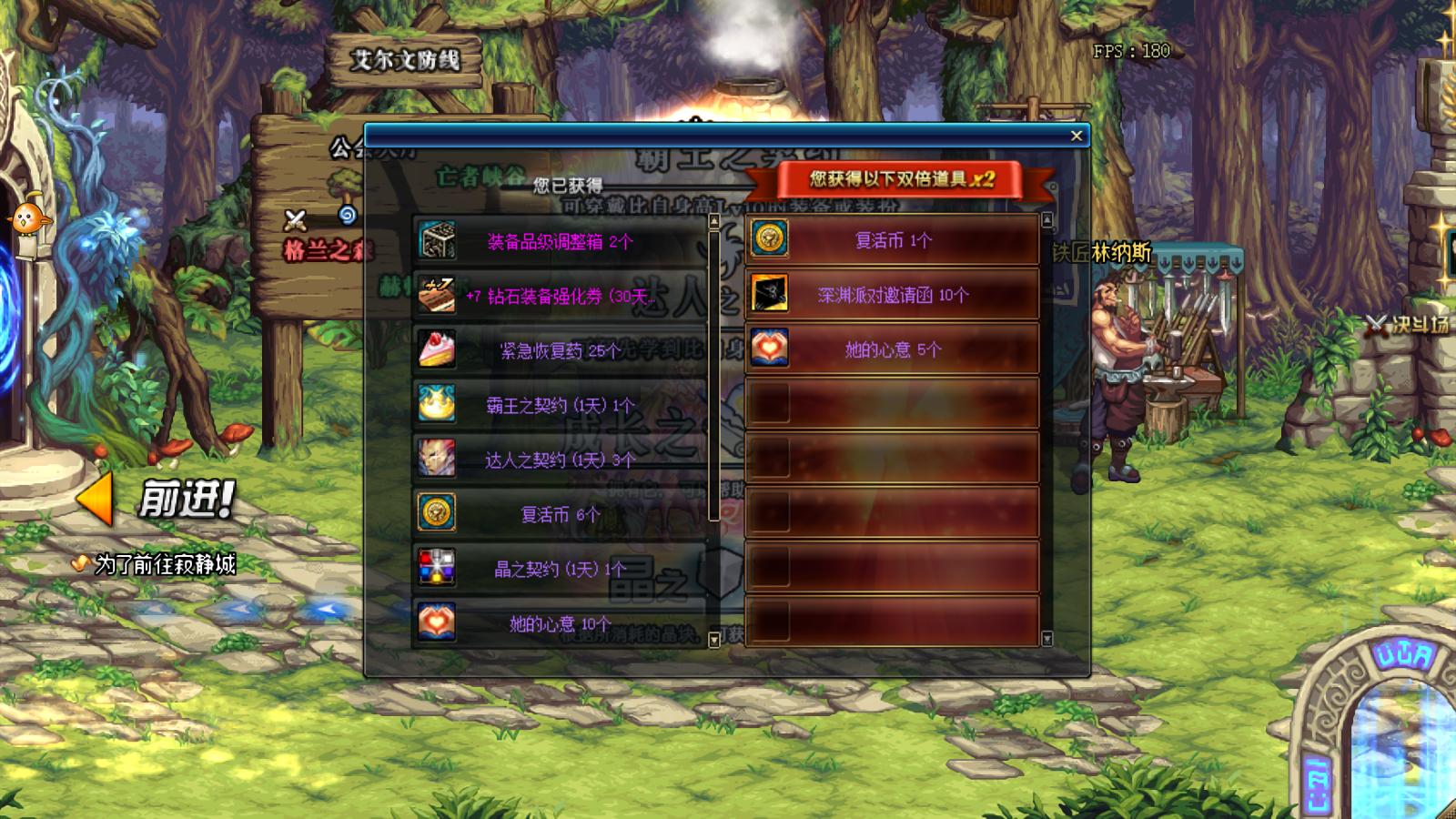This screenshot has height=819, width=1456.
Task: Select the 装备品级调整箱 reward row
Action: point(559,241)
